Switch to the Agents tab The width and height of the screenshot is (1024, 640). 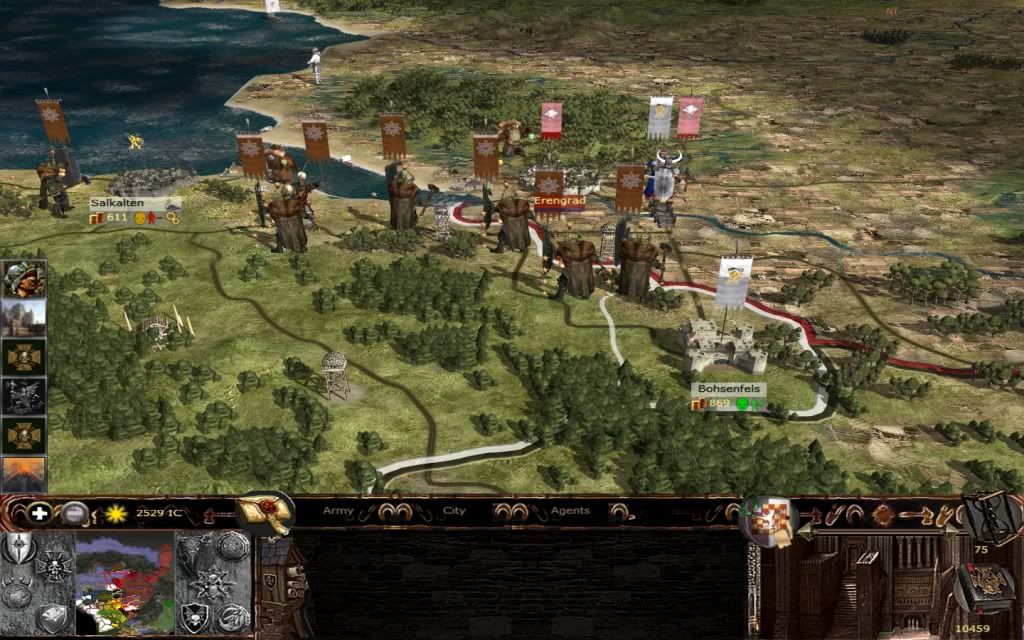569,511
